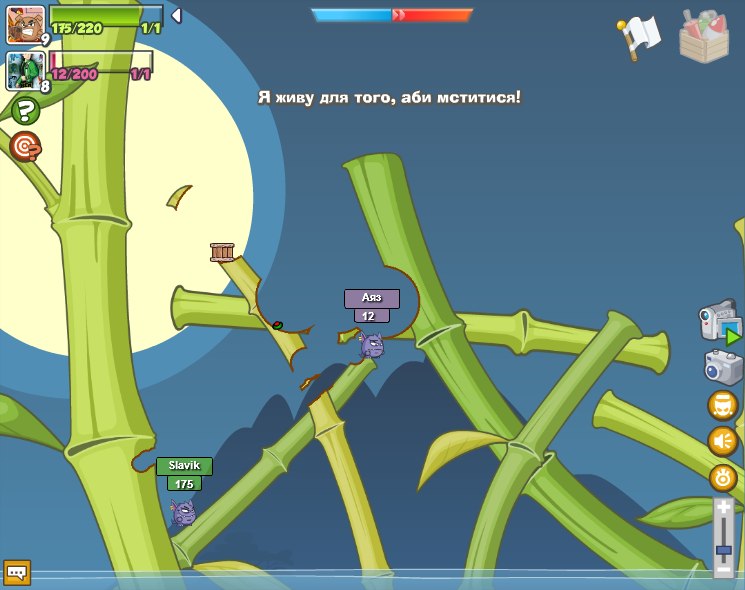
Task: Take a screenshot with the photo camera
Action: (x=723, y=367)
